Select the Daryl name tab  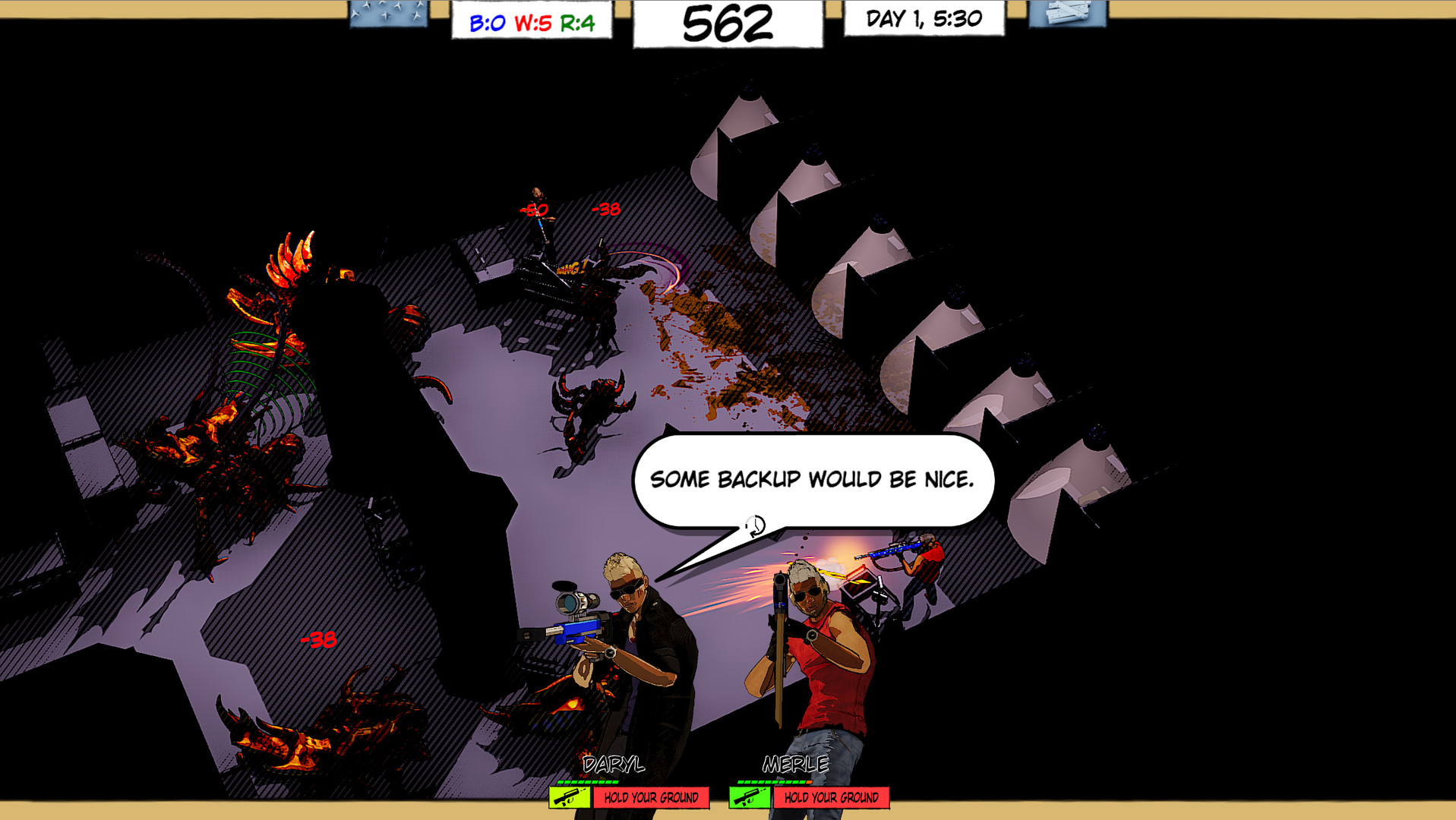click(x=614, y=765)
